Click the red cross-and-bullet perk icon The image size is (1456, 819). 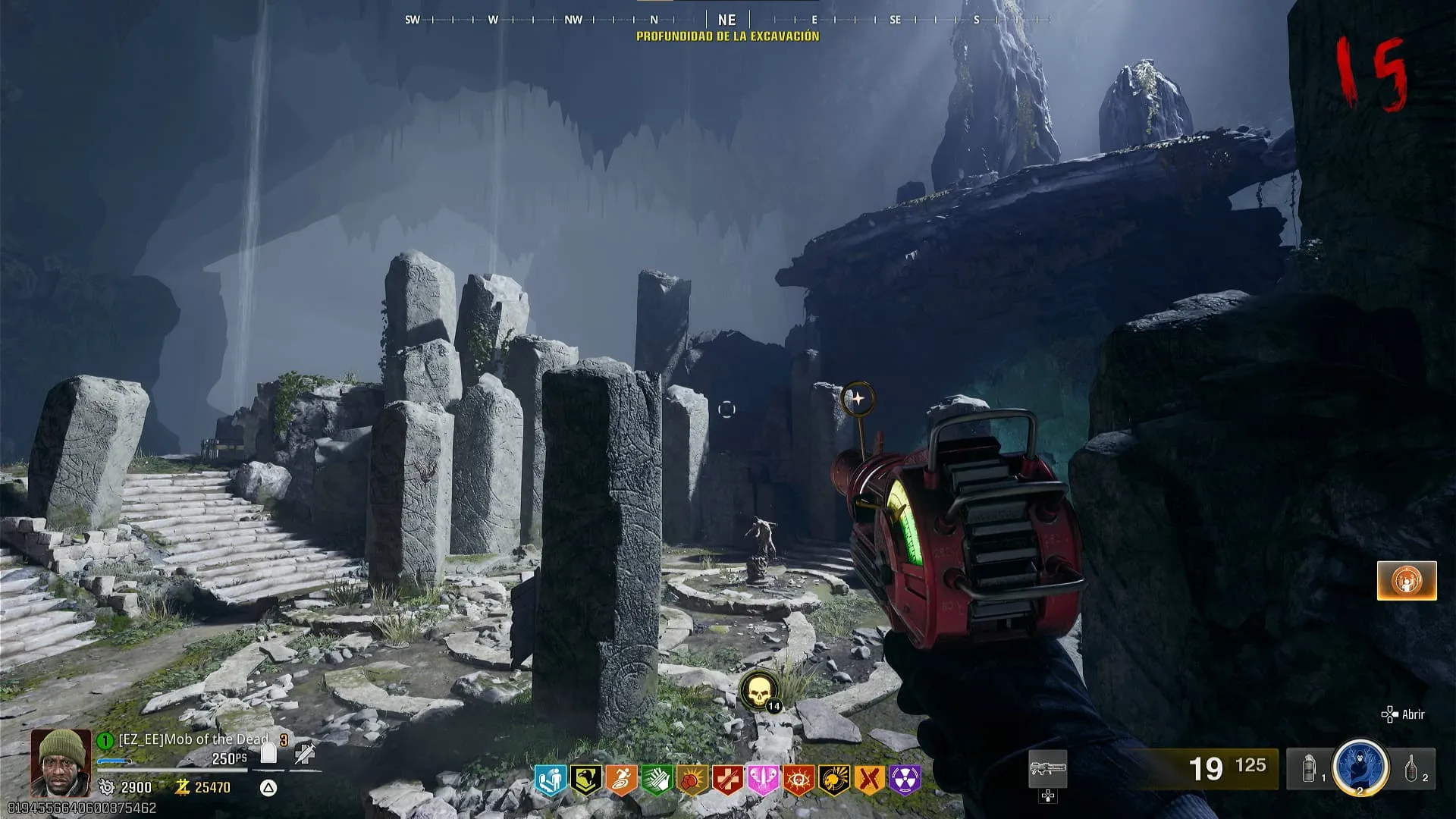[728, 780]
